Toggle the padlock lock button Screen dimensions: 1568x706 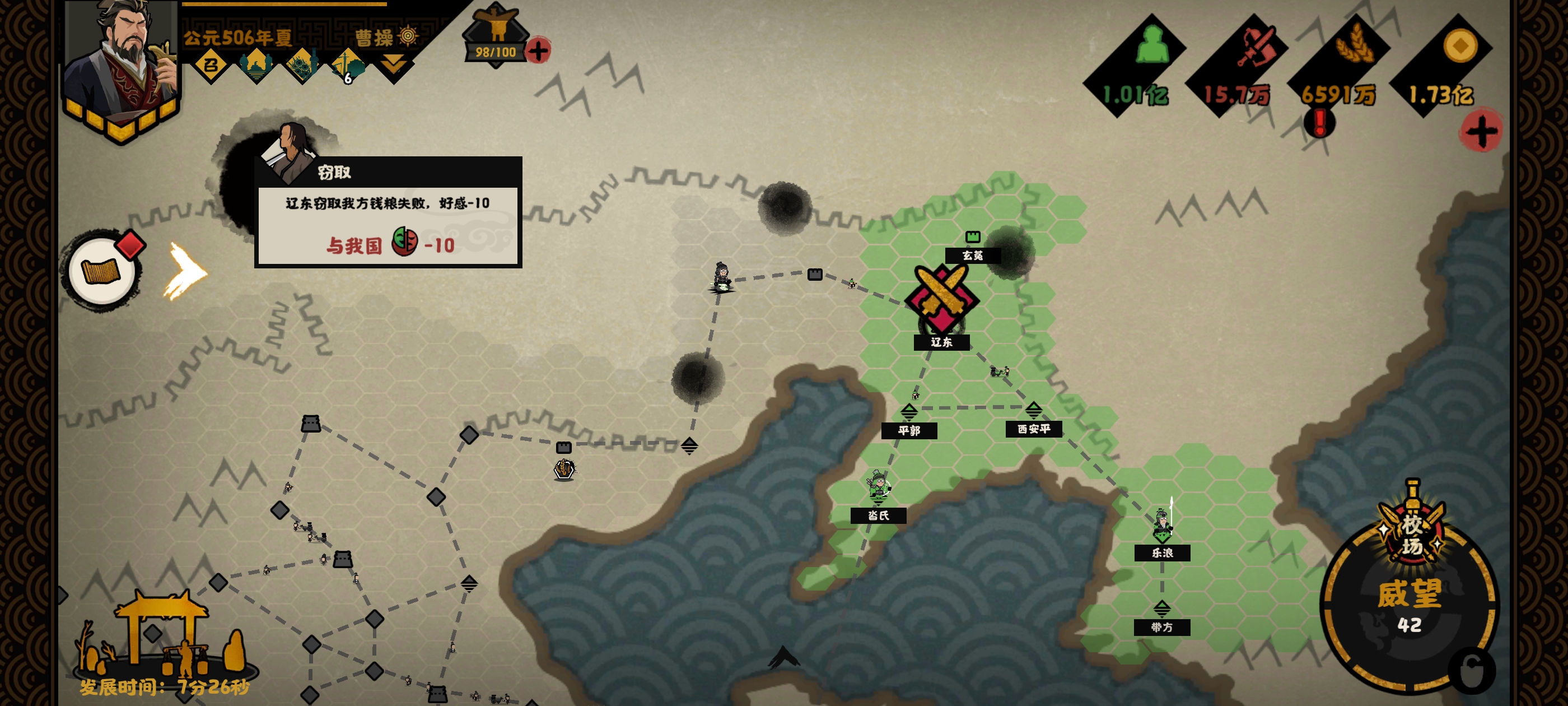point(1472,670)
